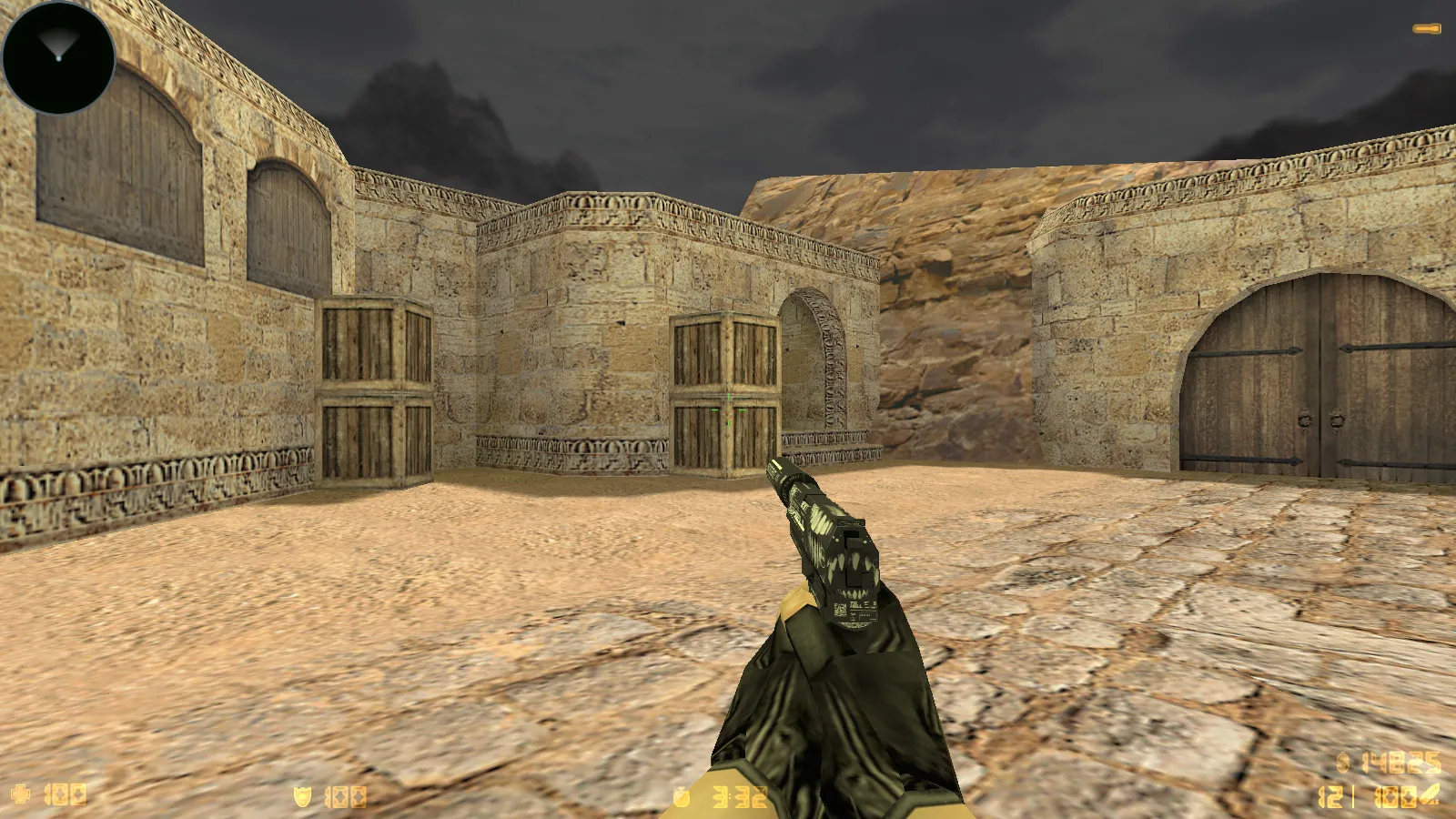Toggle the flashlight icon
Screen dimensions: 1456x819
coord(1426,29)
